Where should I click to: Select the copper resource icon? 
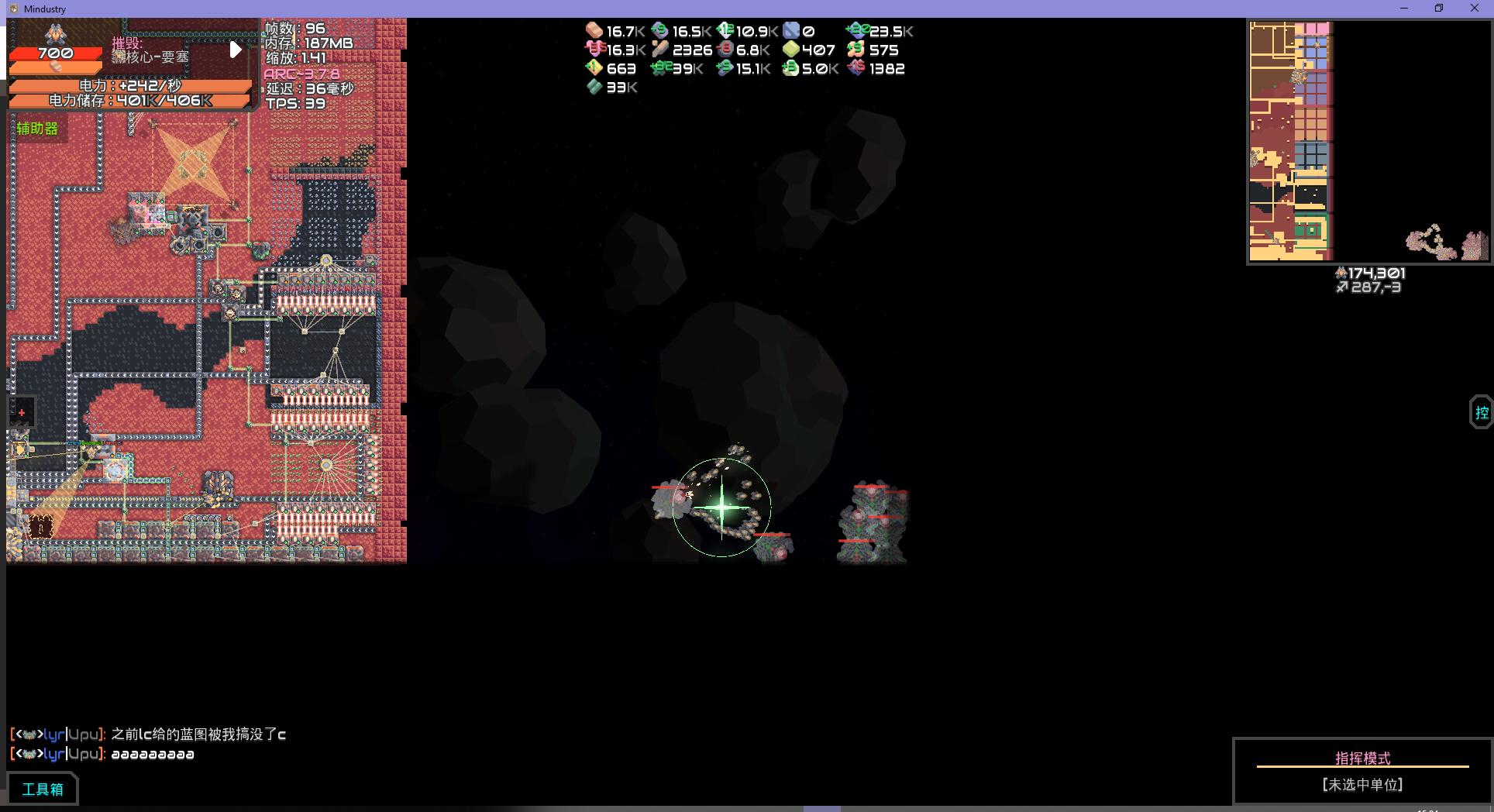[x=594, y=31]
